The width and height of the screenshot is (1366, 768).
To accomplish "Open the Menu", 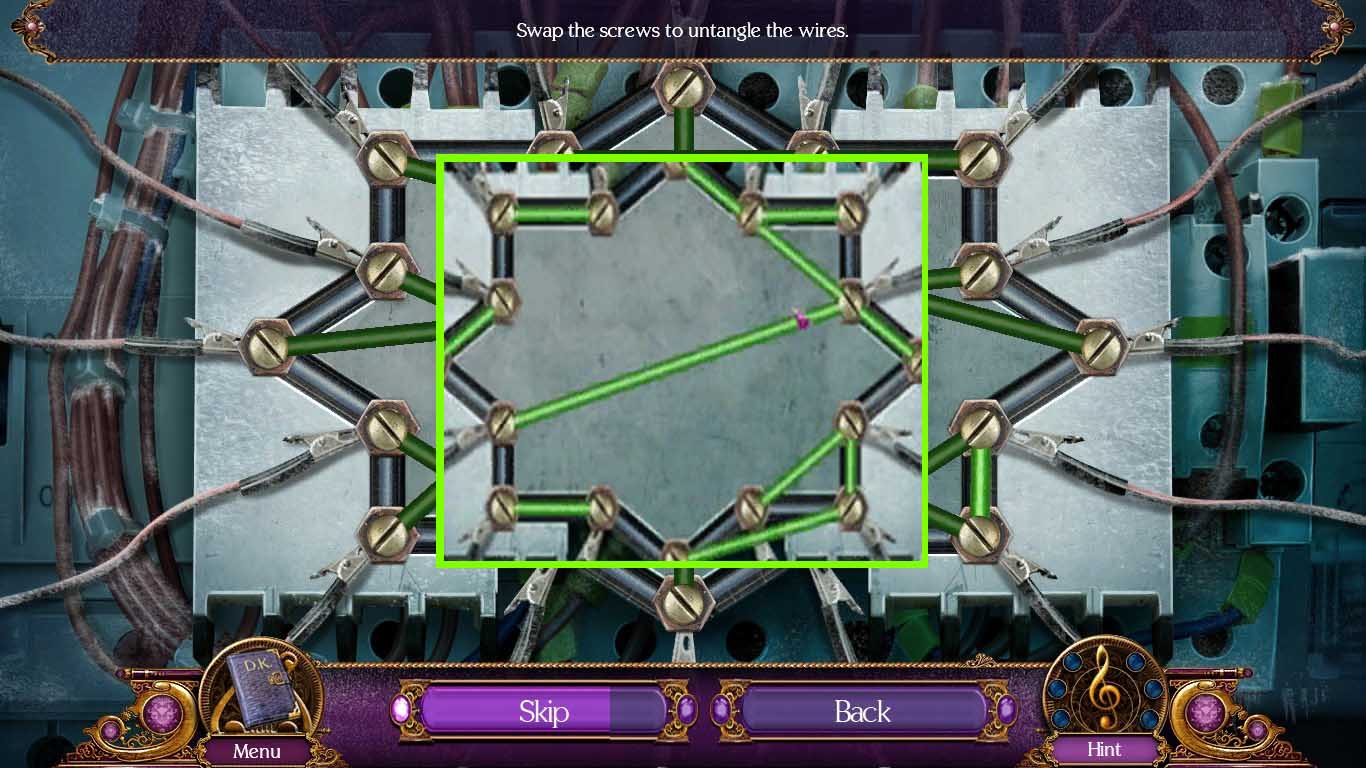I will click(257, 750).
